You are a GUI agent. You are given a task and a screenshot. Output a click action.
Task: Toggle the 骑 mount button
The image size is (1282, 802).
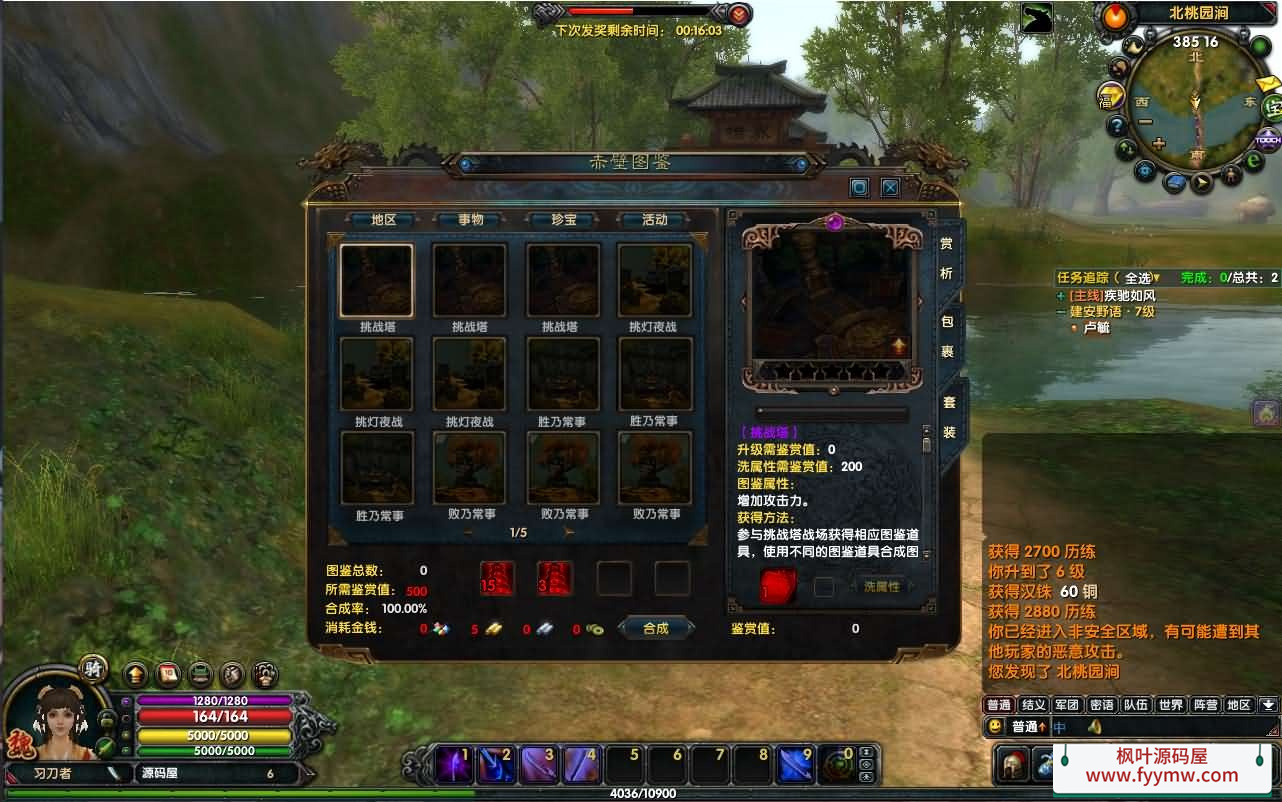point(93,669)
